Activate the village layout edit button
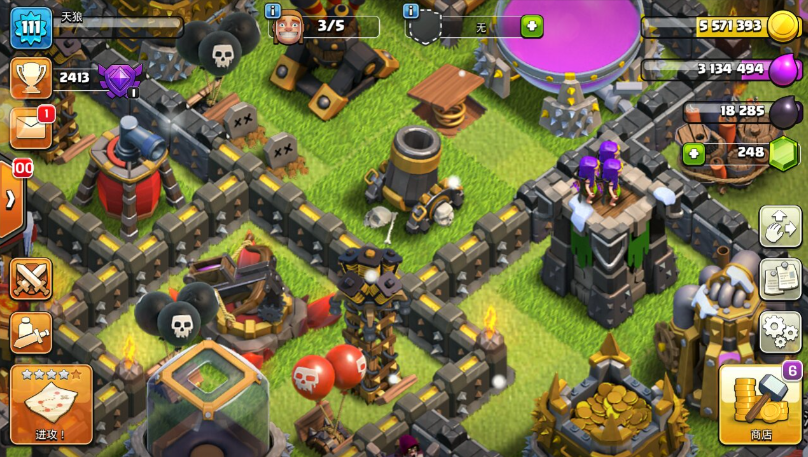Image resolution: width=808 pixels, height=457 pixels. click(780, 226)
